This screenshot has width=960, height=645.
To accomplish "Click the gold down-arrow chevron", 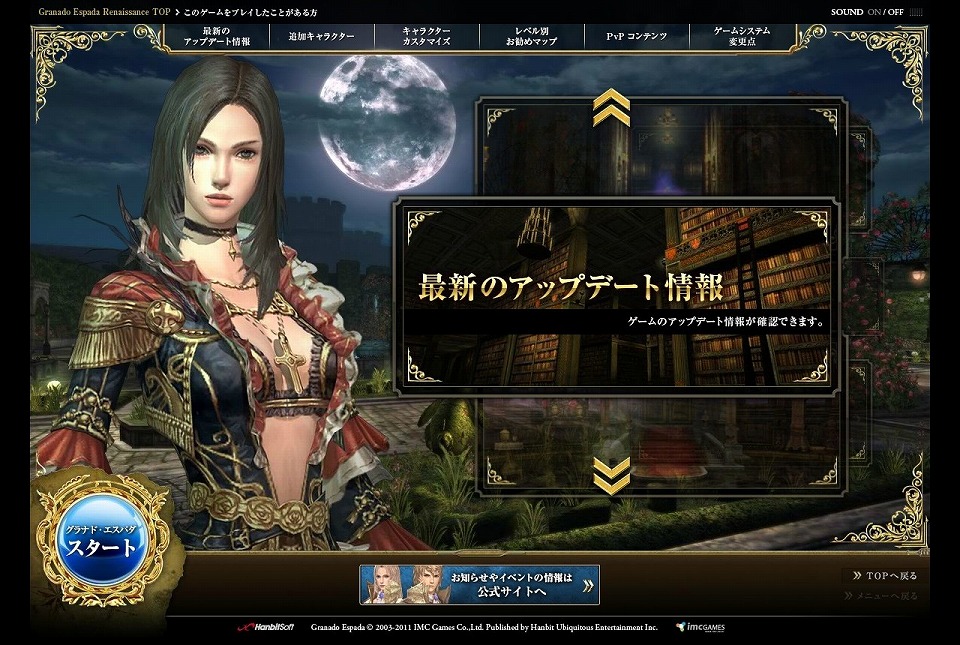I will click(611, 475).
